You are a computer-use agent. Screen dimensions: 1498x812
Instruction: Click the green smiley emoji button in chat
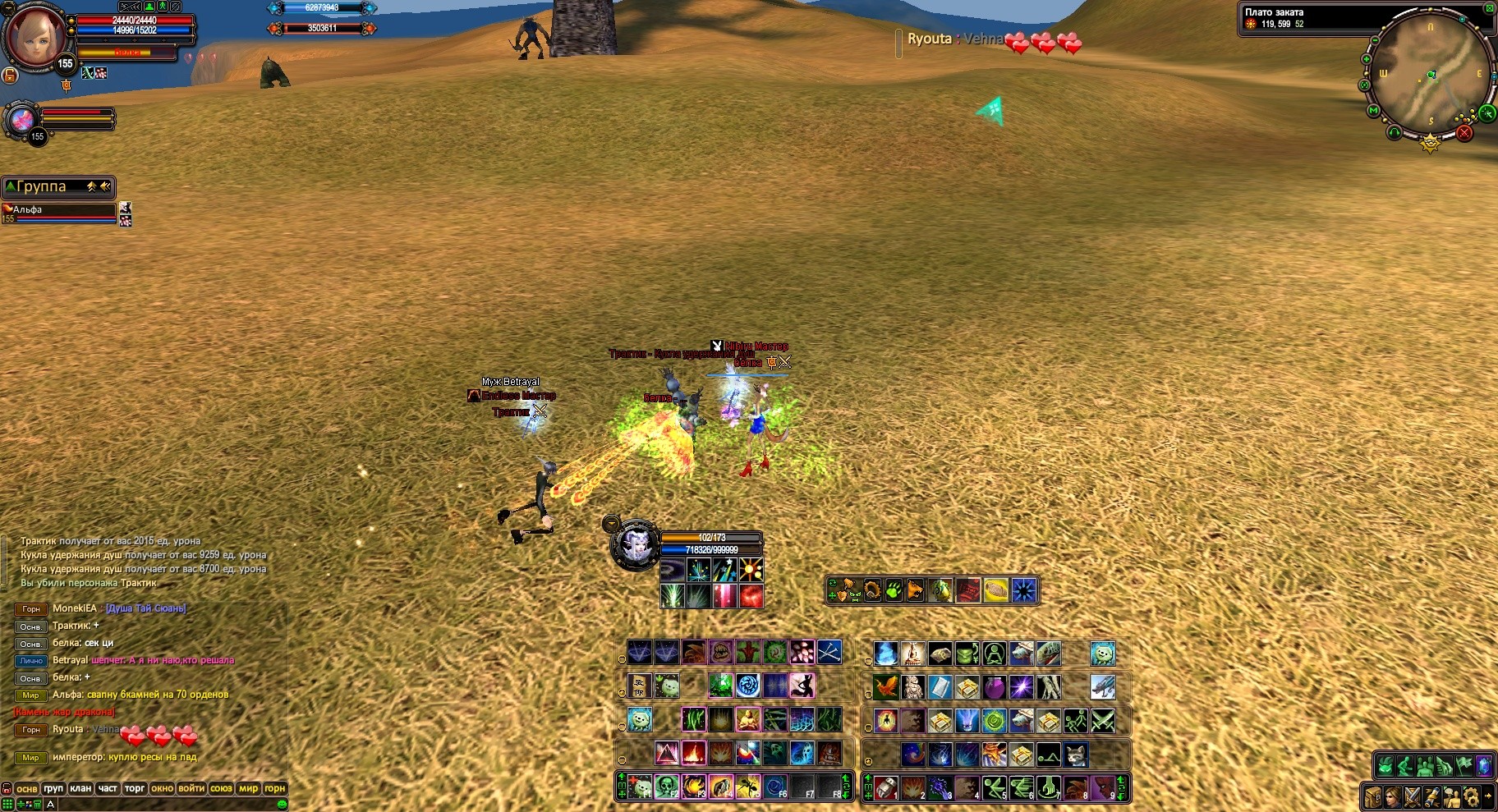[x=282, y=805]
